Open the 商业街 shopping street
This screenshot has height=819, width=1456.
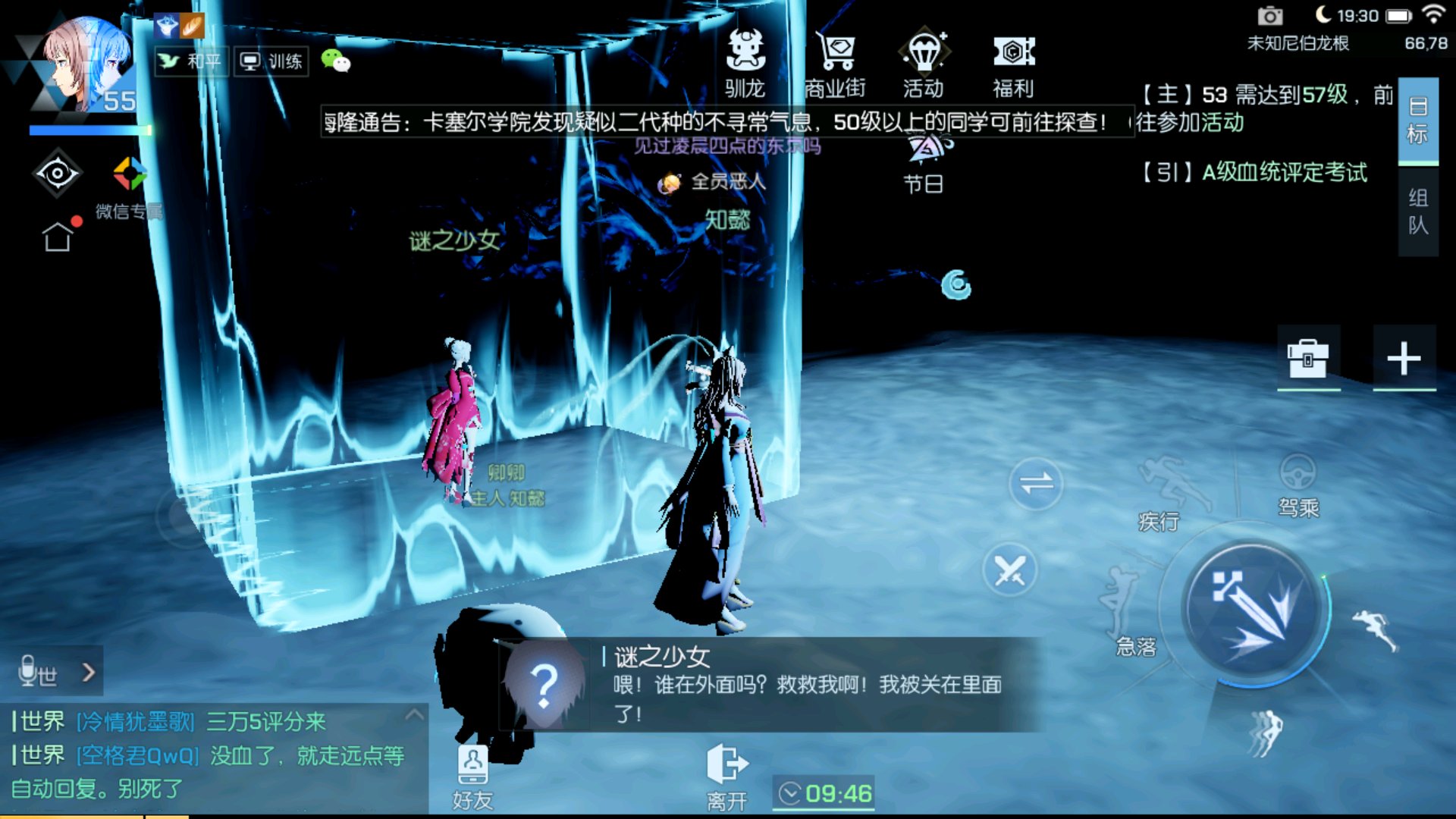point(835,64)
